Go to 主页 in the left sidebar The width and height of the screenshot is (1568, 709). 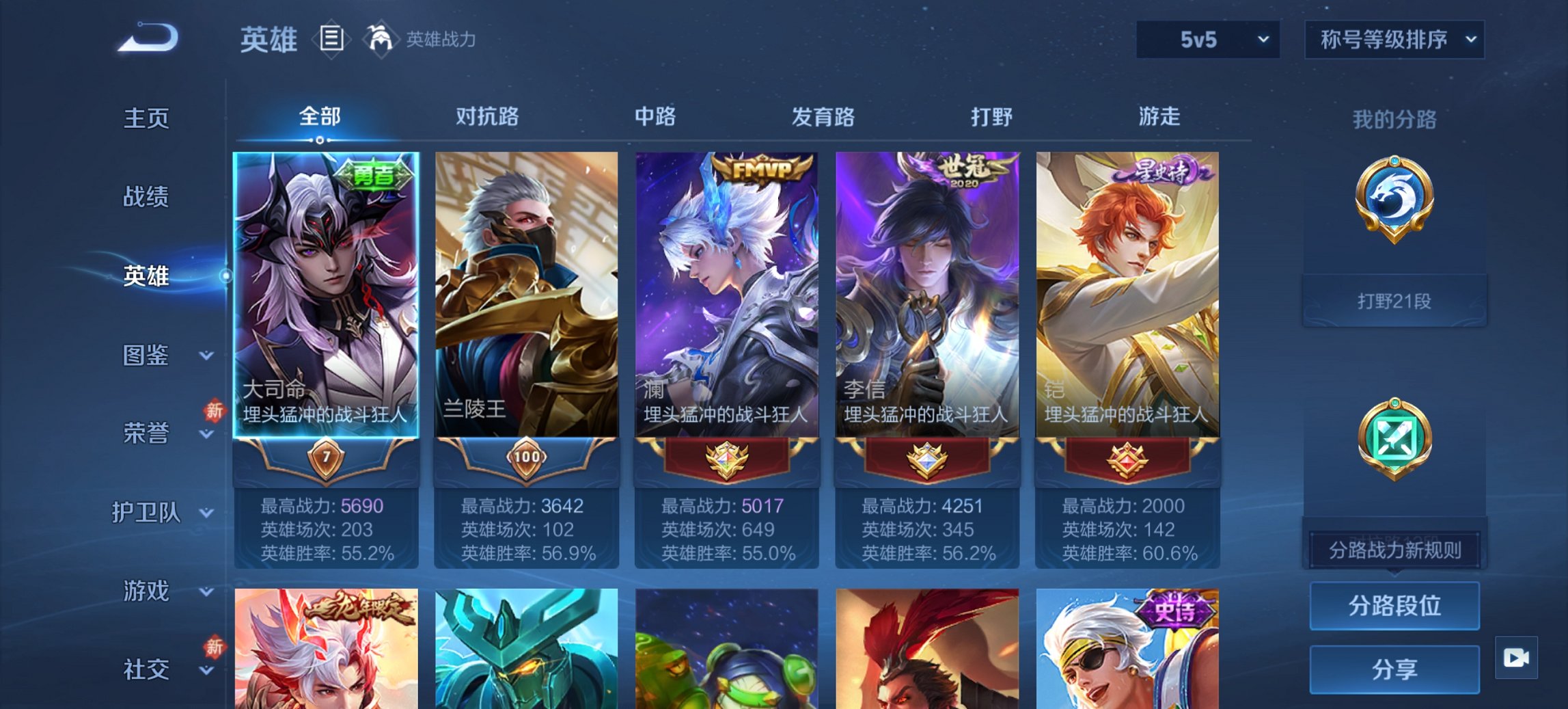click(146, 118)
